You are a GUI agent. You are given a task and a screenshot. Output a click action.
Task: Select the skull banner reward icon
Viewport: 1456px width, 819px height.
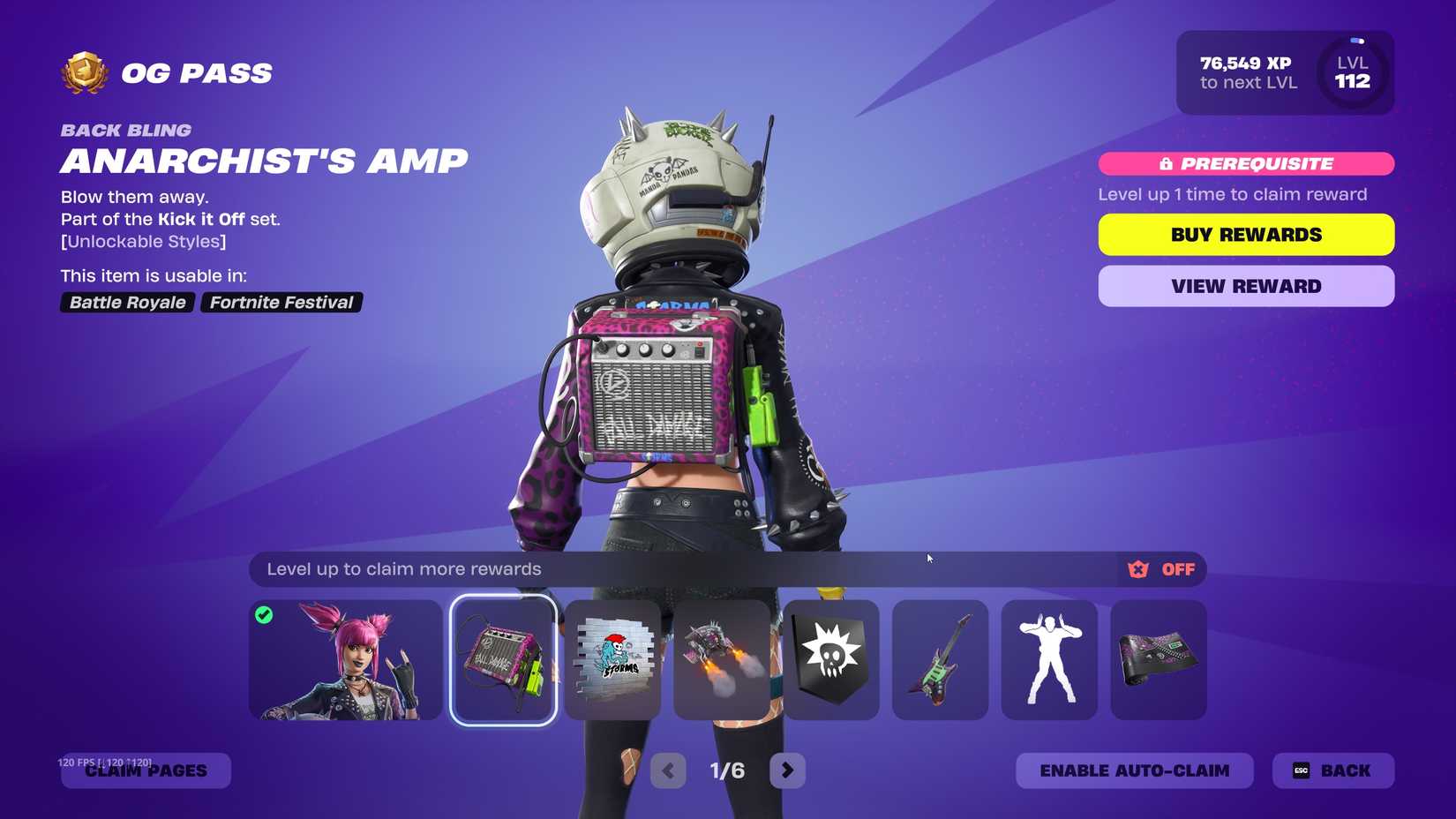pyautogui.click(x=830, y=659)
